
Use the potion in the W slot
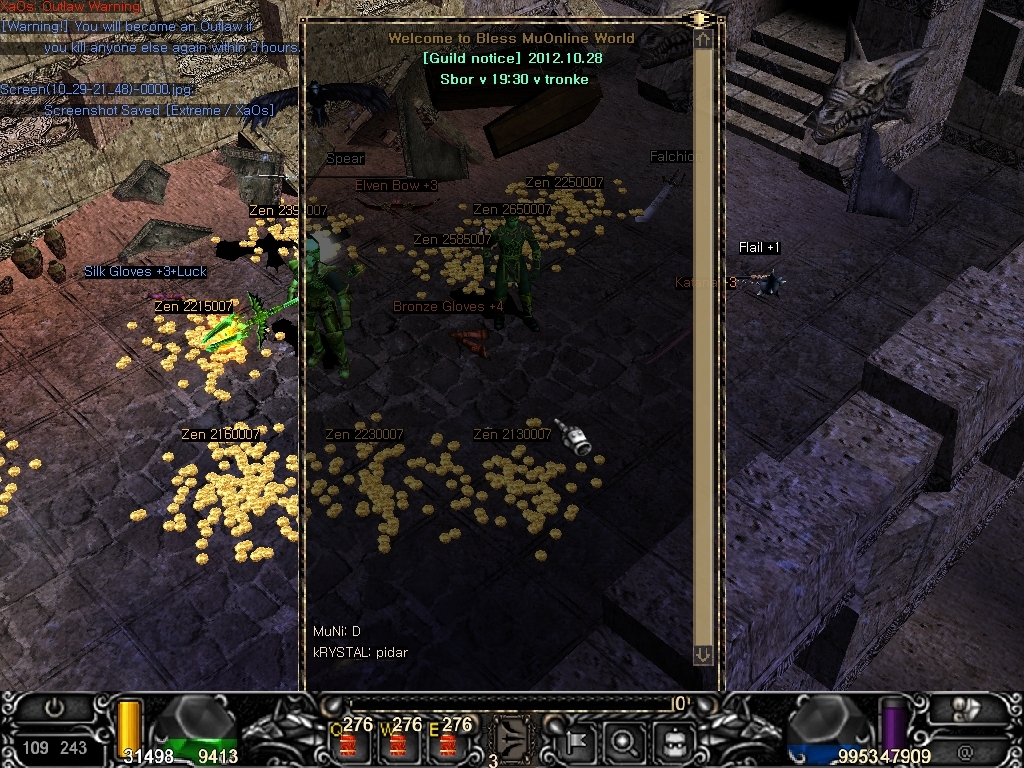tap(399, 742)
